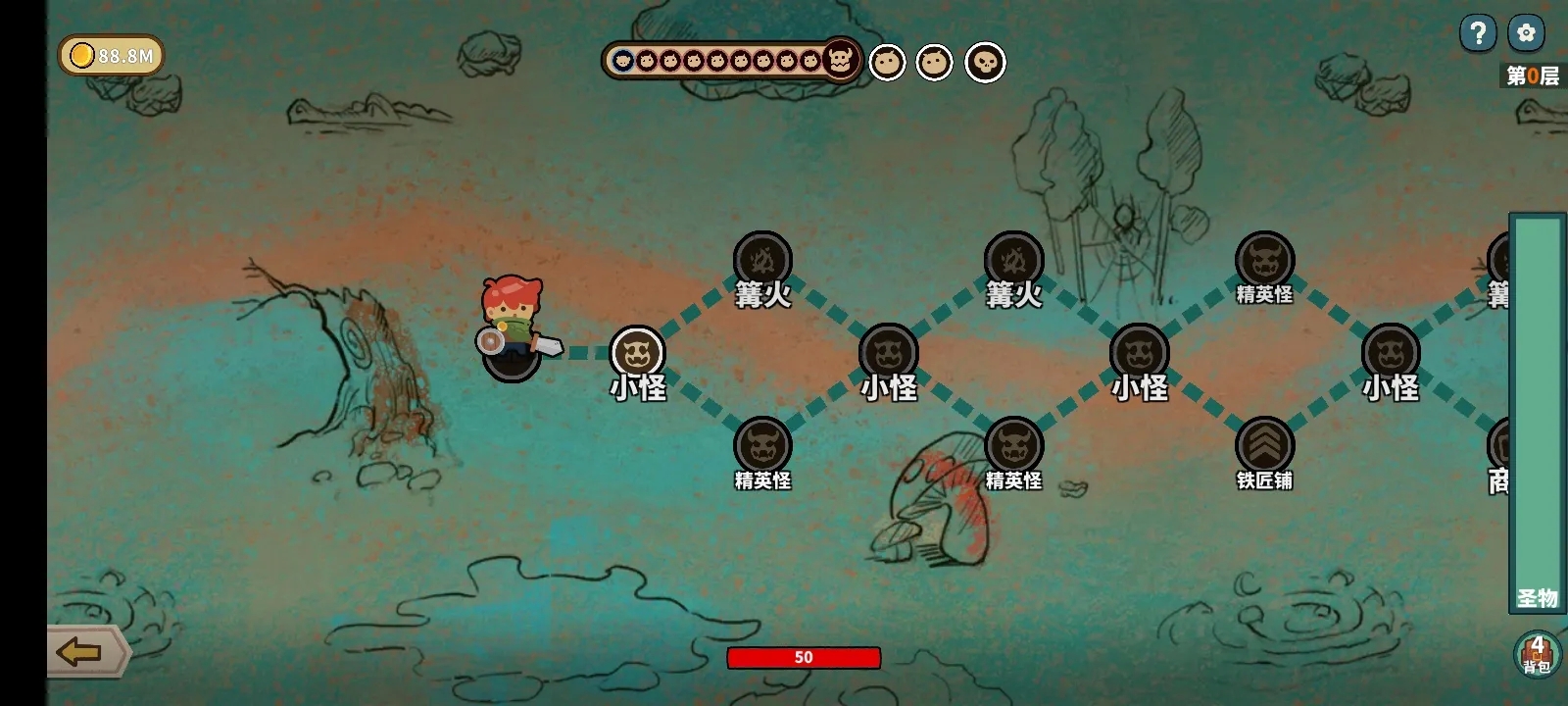This screenshot has width=1568, height=706.
Task: Select the highlighted 小怪 node next to hero
Action: [x=637, y=353]
